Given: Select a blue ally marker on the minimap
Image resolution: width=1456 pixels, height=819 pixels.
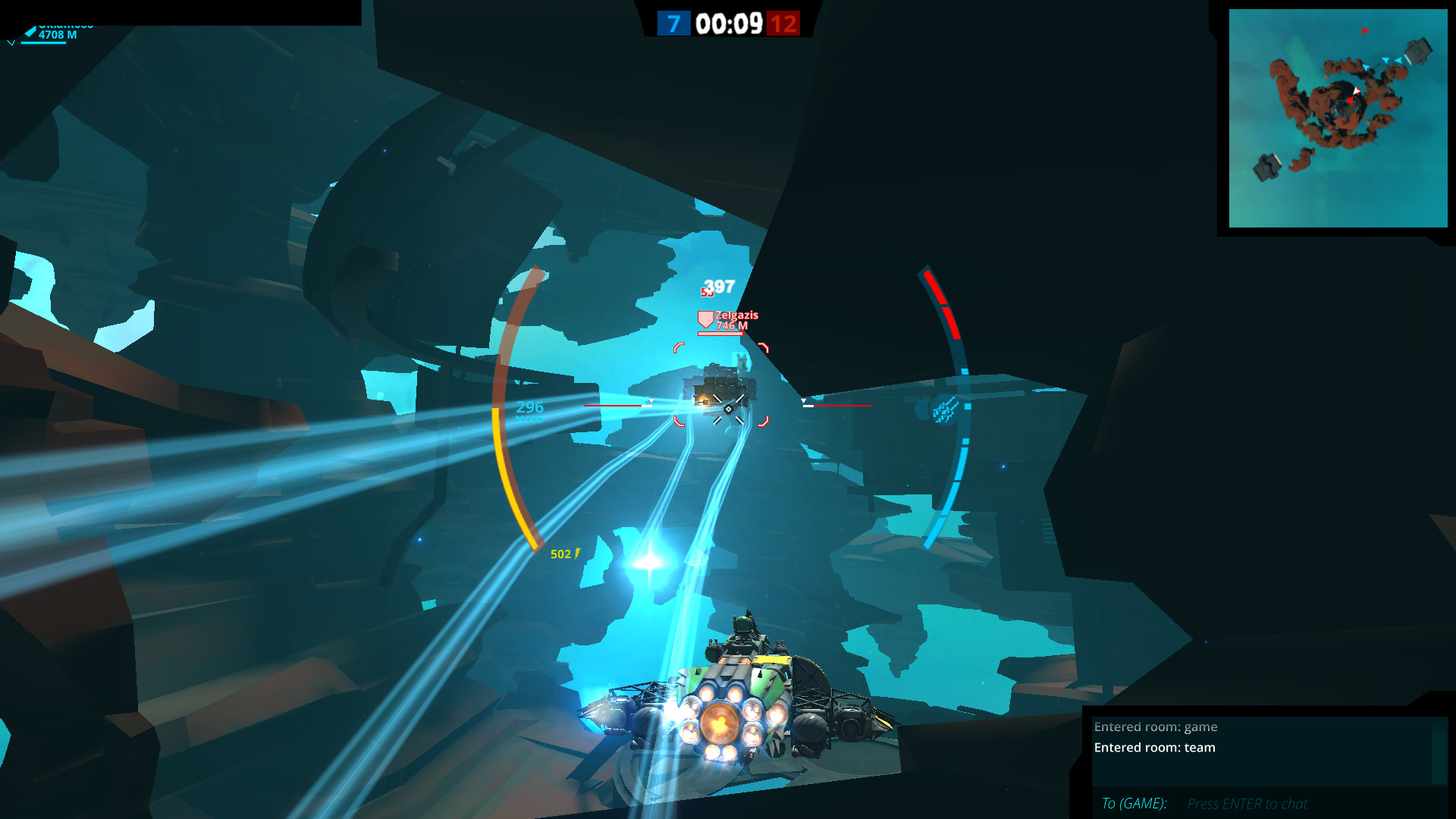Looking at the screenshot, I should pos(1386,59).
